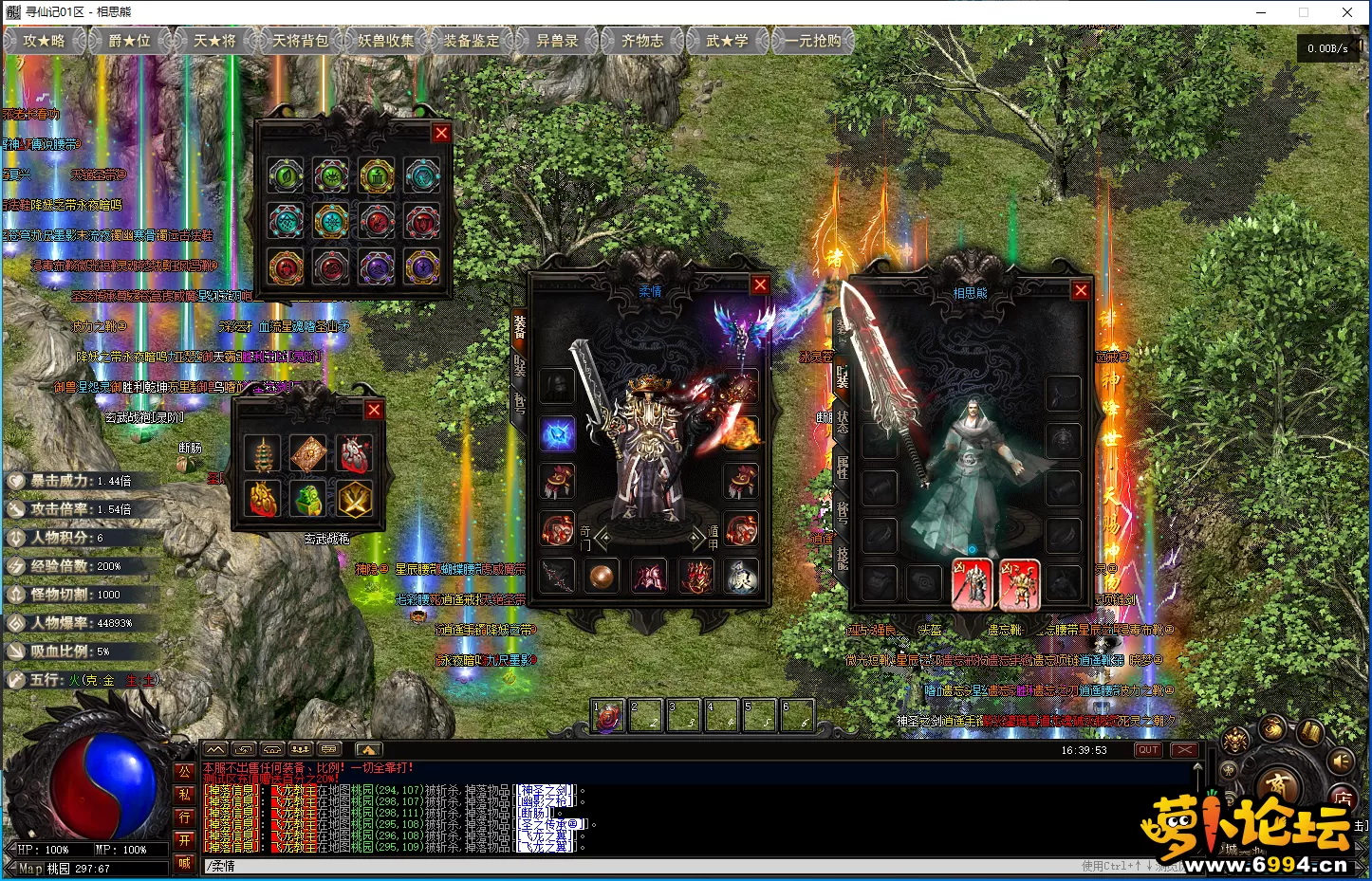
Task: Open the 妖兽收集 beast collection menu
Action: click(386, 41)
